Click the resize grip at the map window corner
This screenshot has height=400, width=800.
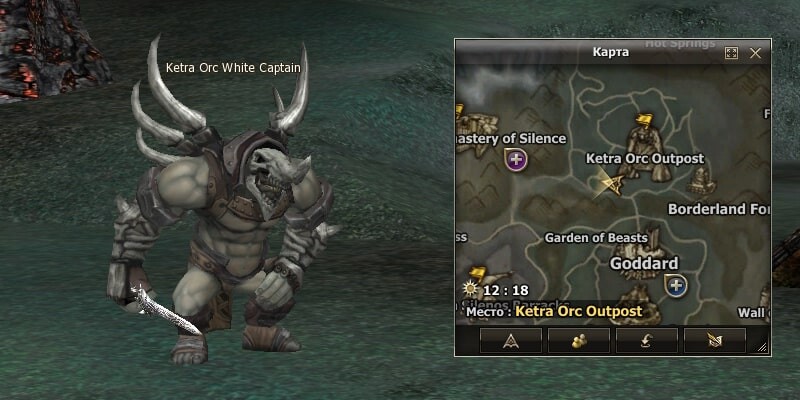click(765, 347)
